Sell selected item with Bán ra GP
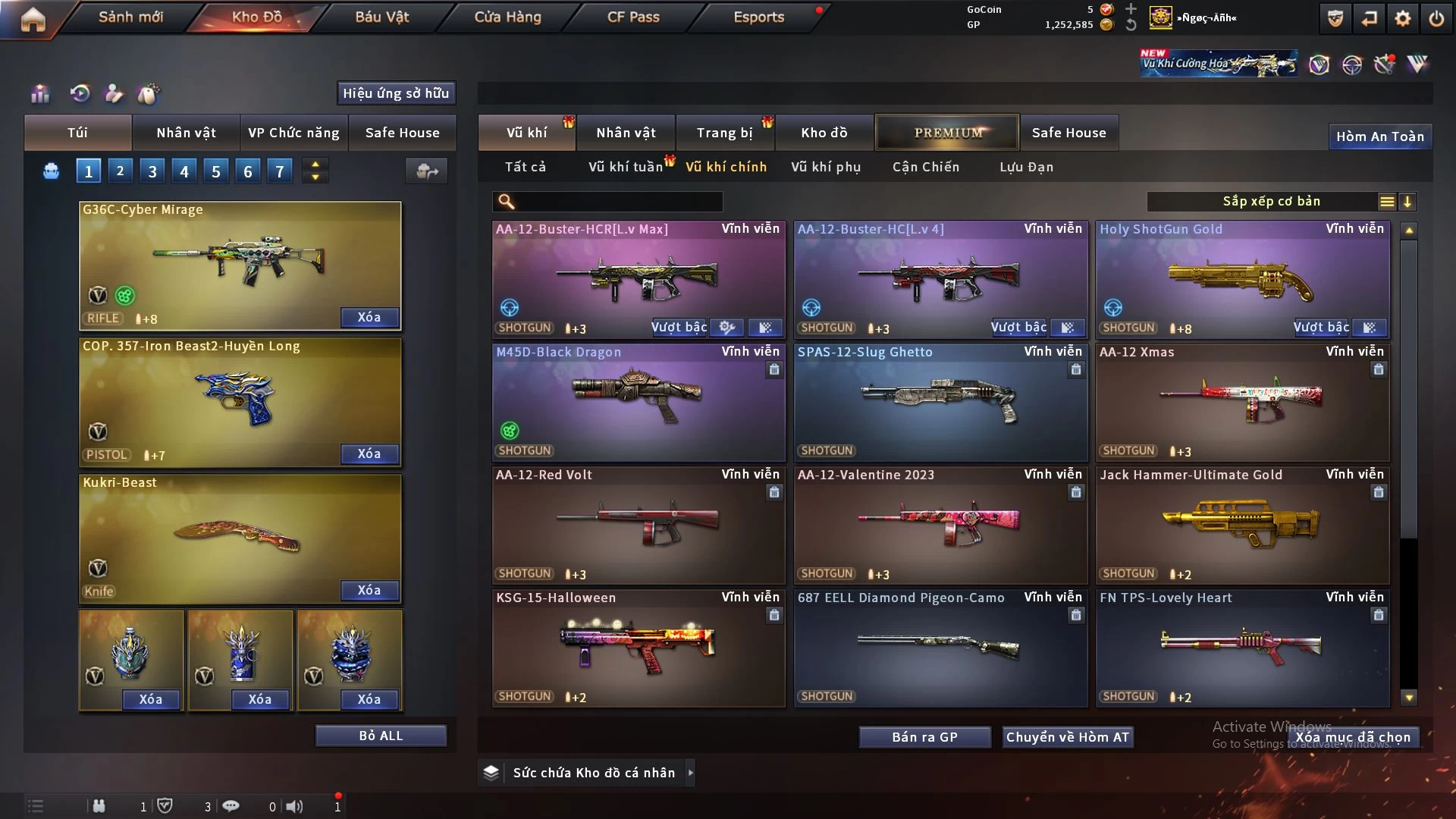This screenshot has height=819, width=1456. 924,737
